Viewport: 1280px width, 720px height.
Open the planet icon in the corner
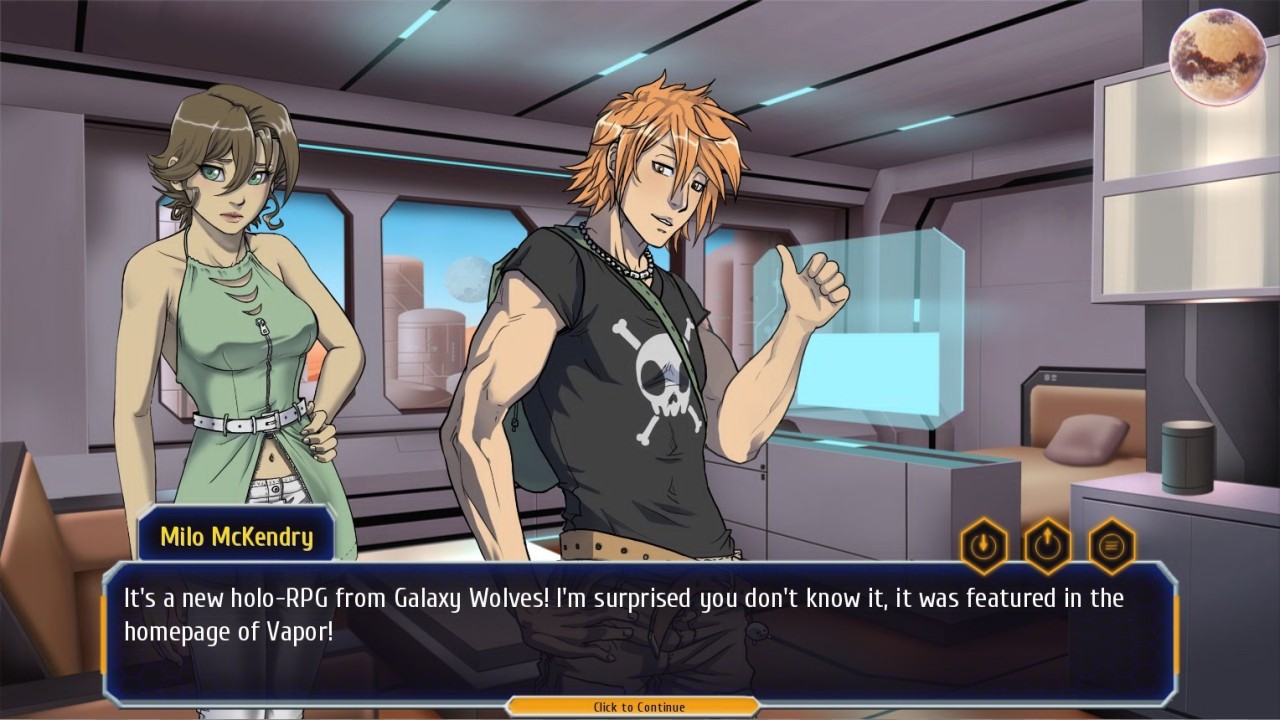(1217, 57)
